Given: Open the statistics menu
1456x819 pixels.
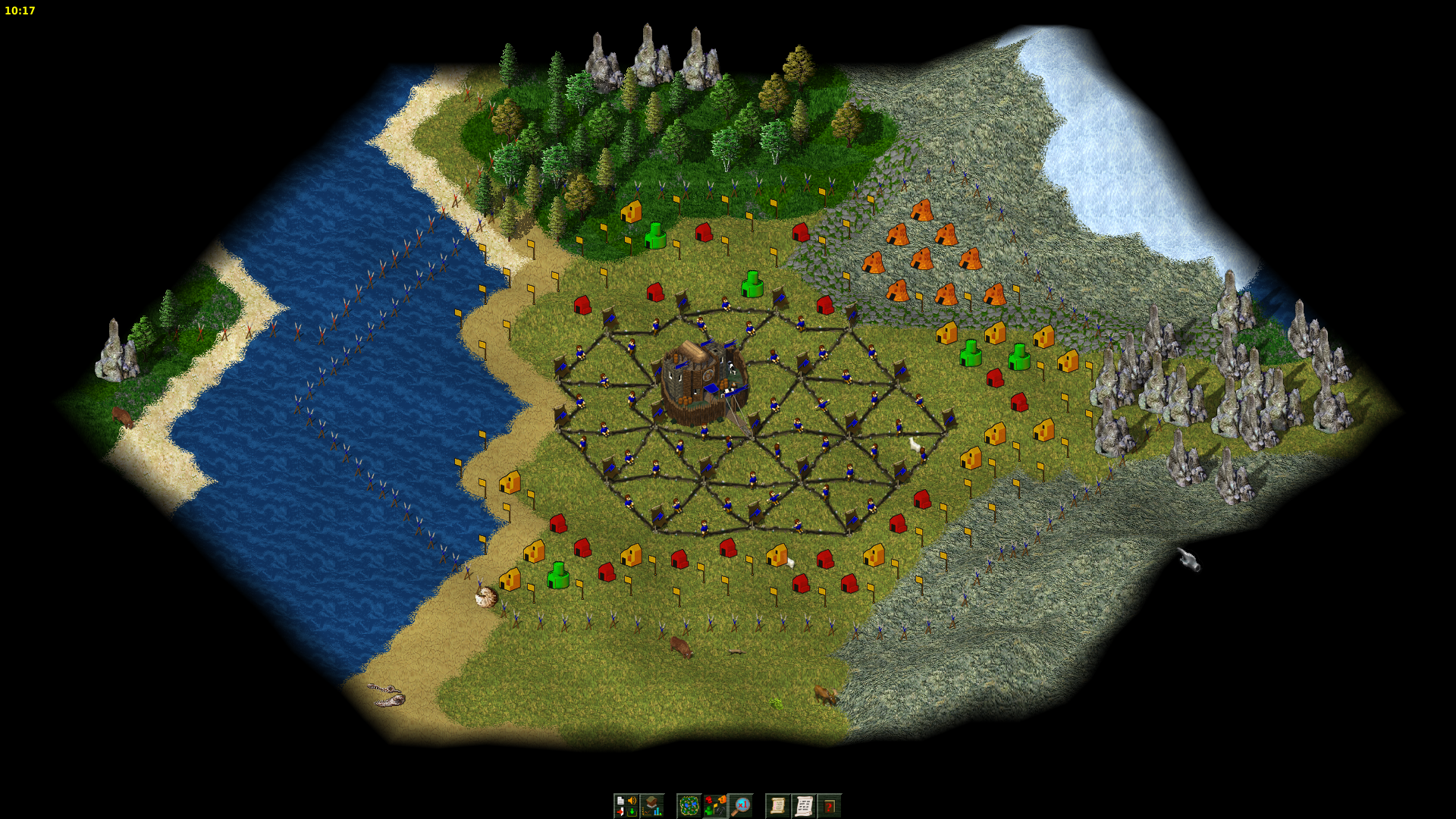Looking at the screenshot, I should (x=652, y=805).
